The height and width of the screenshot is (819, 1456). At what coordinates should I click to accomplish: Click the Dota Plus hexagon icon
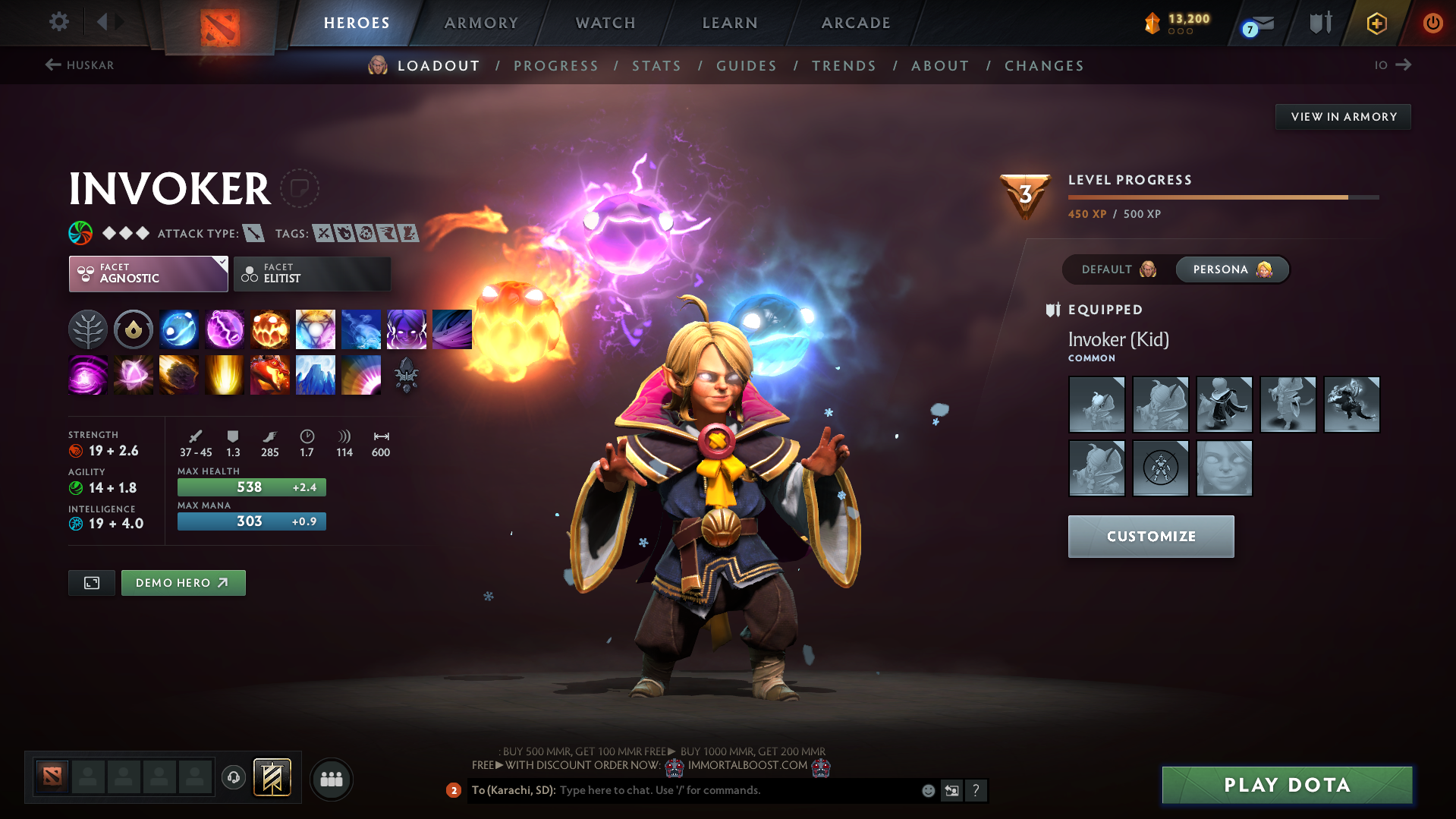tap(1376, 23)
